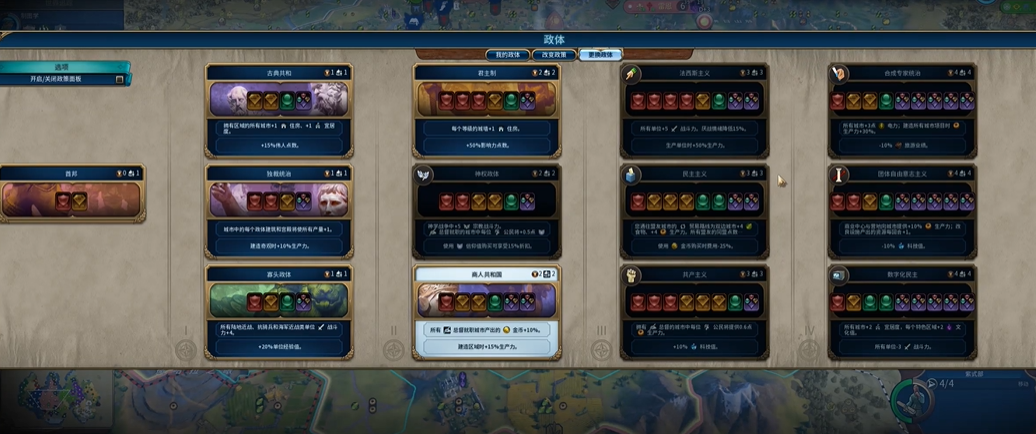Choose the 酋邦 government card
The height and width of the screenshot is (434, 1036).
click(x=72, y=194)
